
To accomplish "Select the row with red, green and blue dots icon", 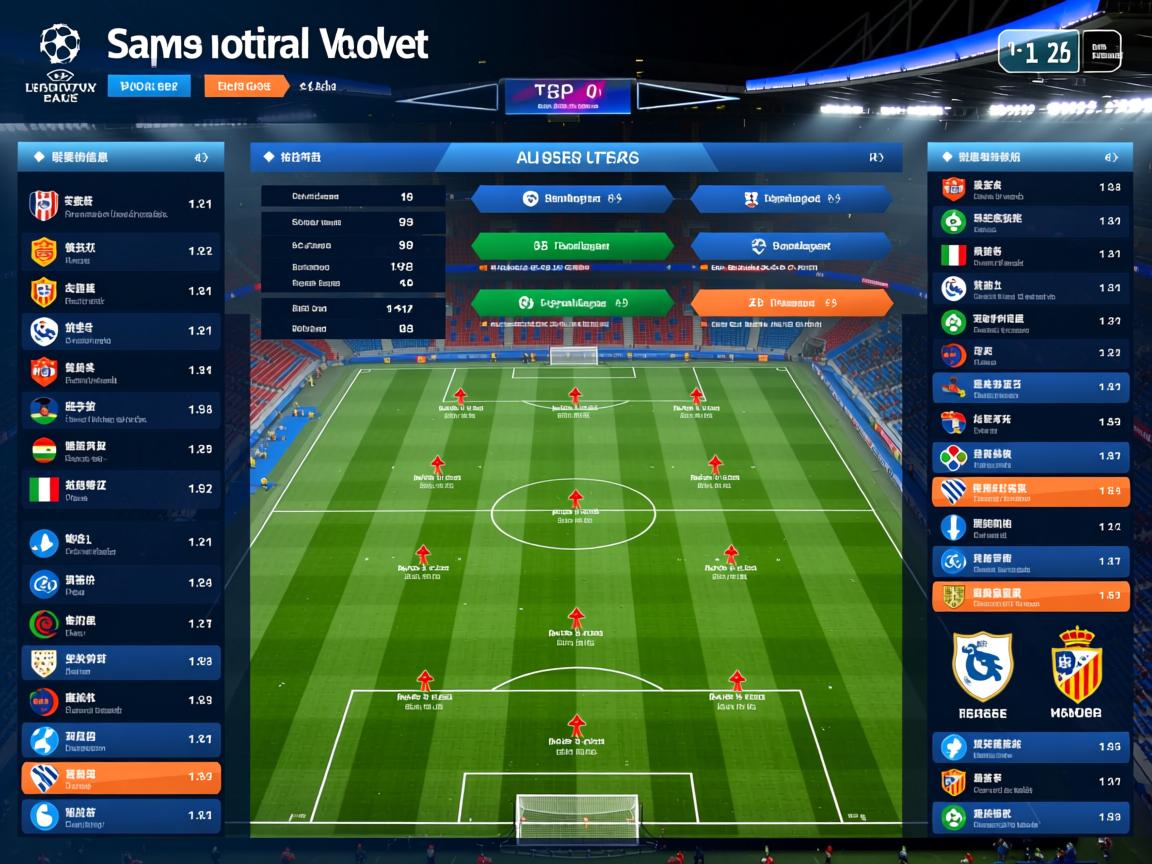I will [1031, 457].
